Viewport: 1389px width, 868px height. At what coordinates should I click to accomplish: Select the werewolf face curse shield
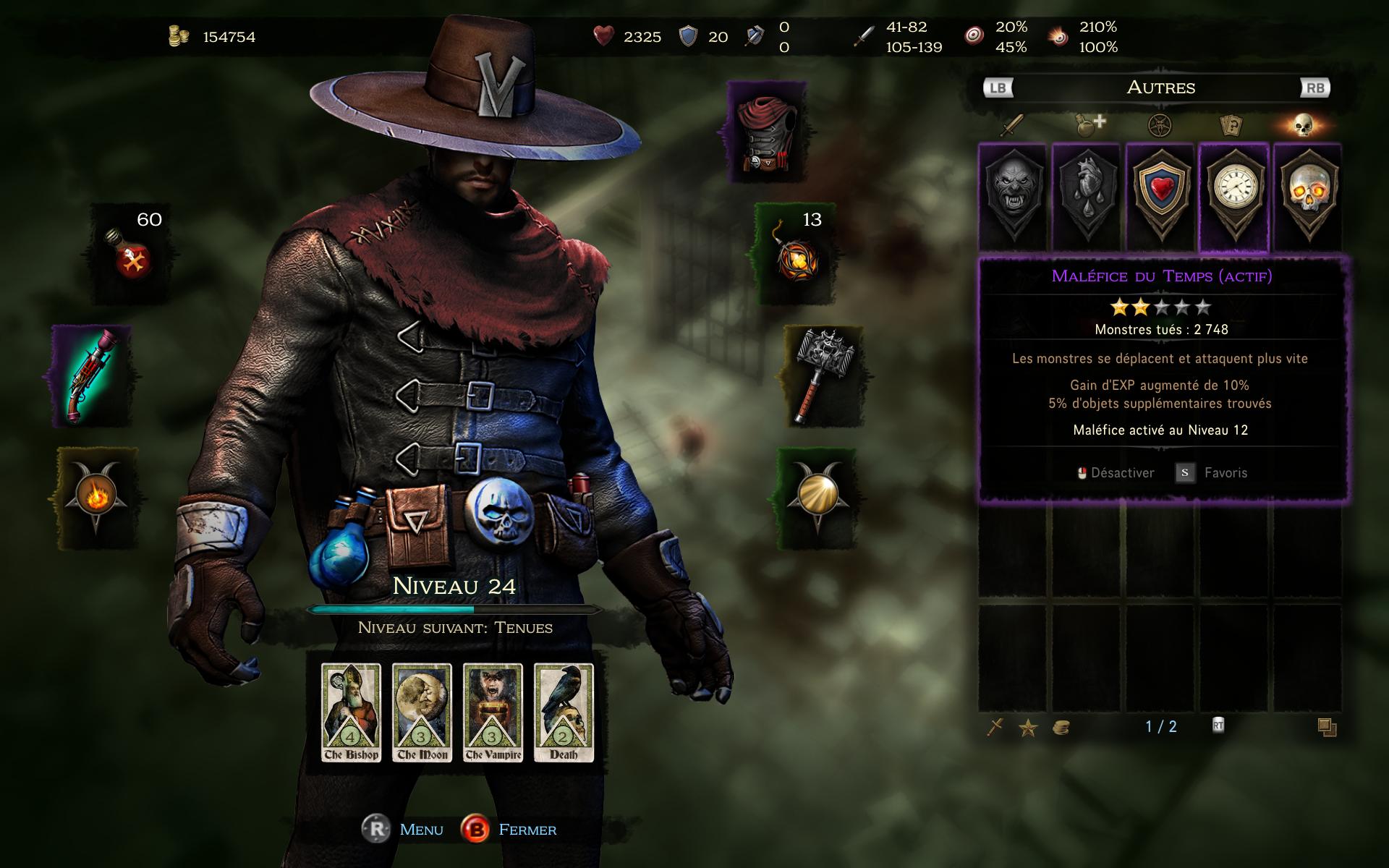[x=1013, y=197]
